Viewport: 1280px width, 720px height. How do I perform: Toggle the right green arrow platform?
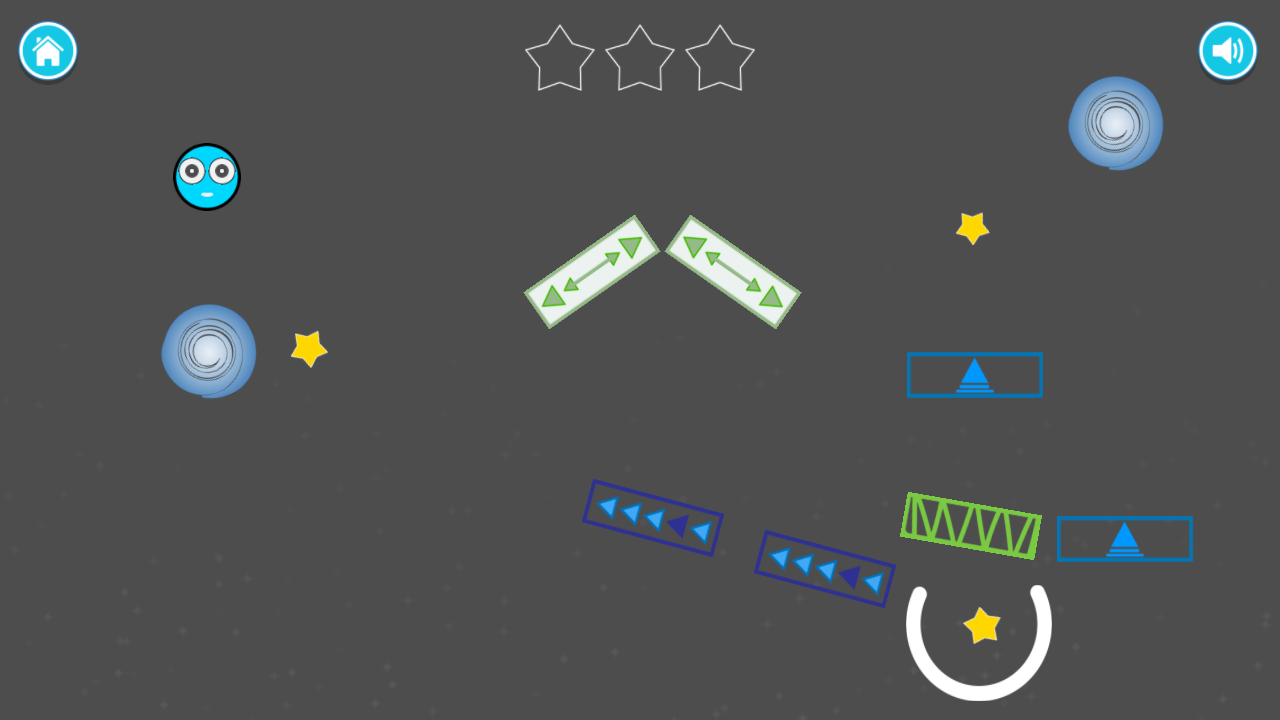tap(735, 272)
